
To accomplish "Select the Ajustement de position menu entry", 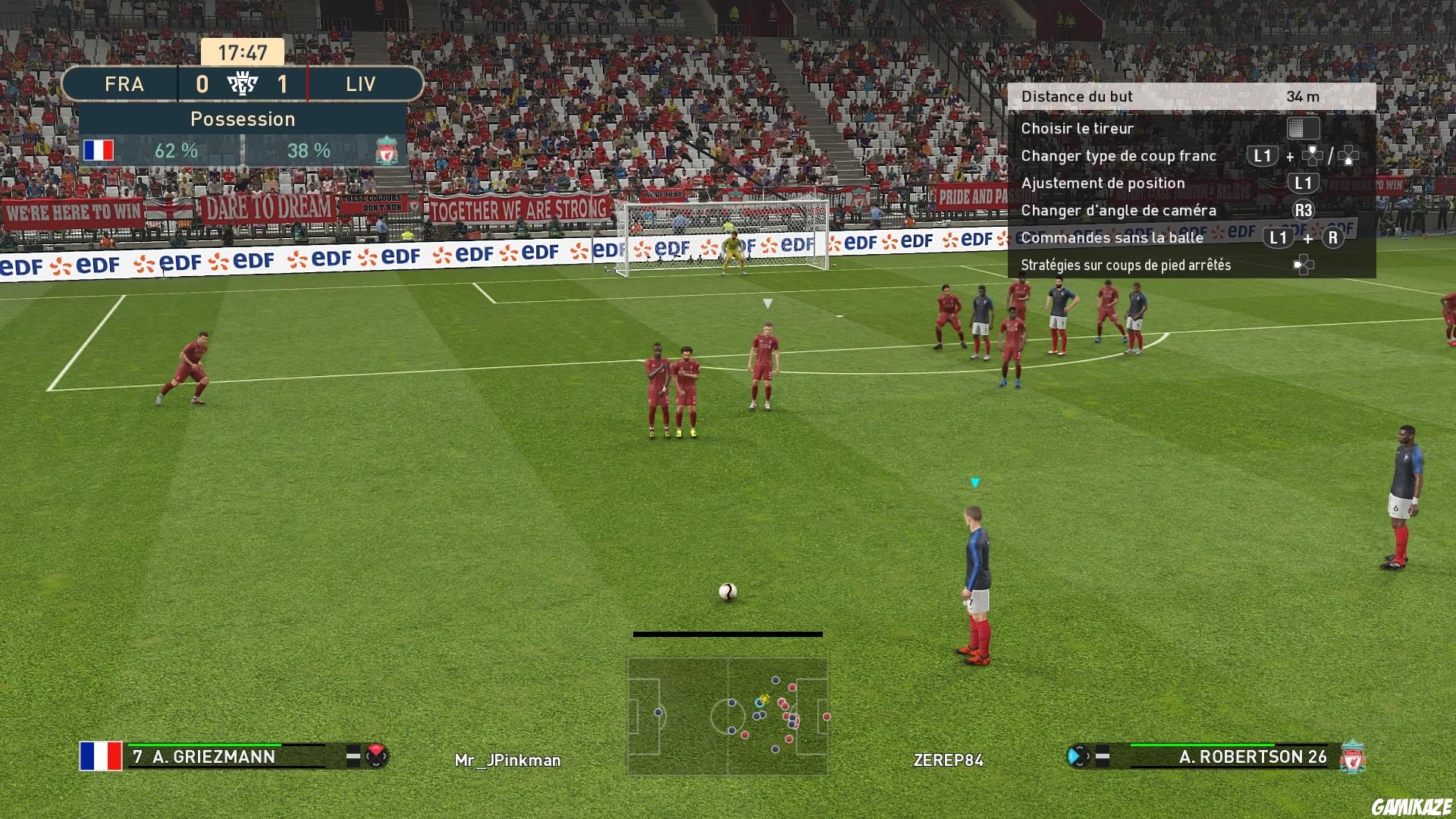I will point(1103,183).
